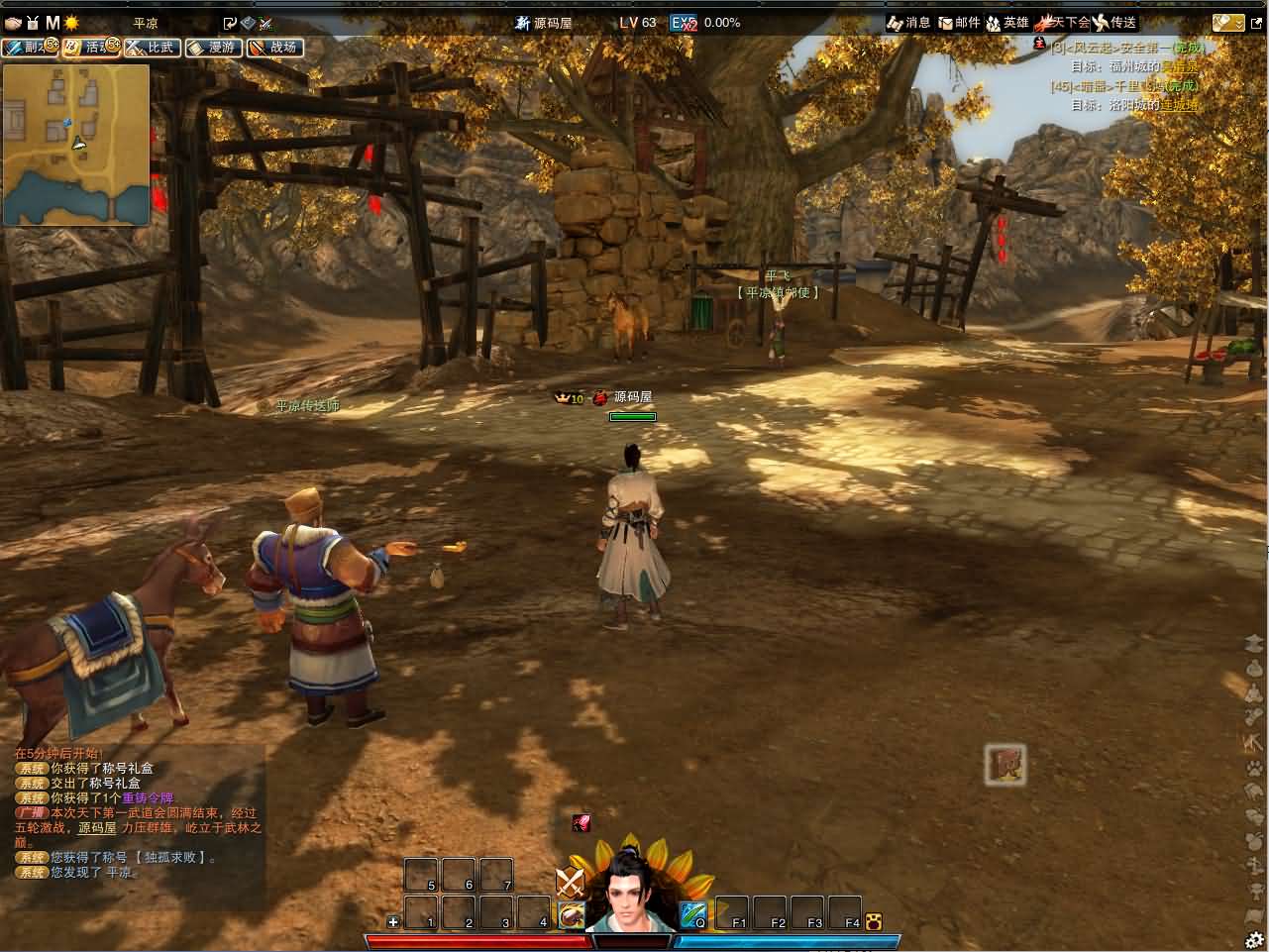
Task: Open the 漫游 roaming menu
Action: tap(213, 47)
